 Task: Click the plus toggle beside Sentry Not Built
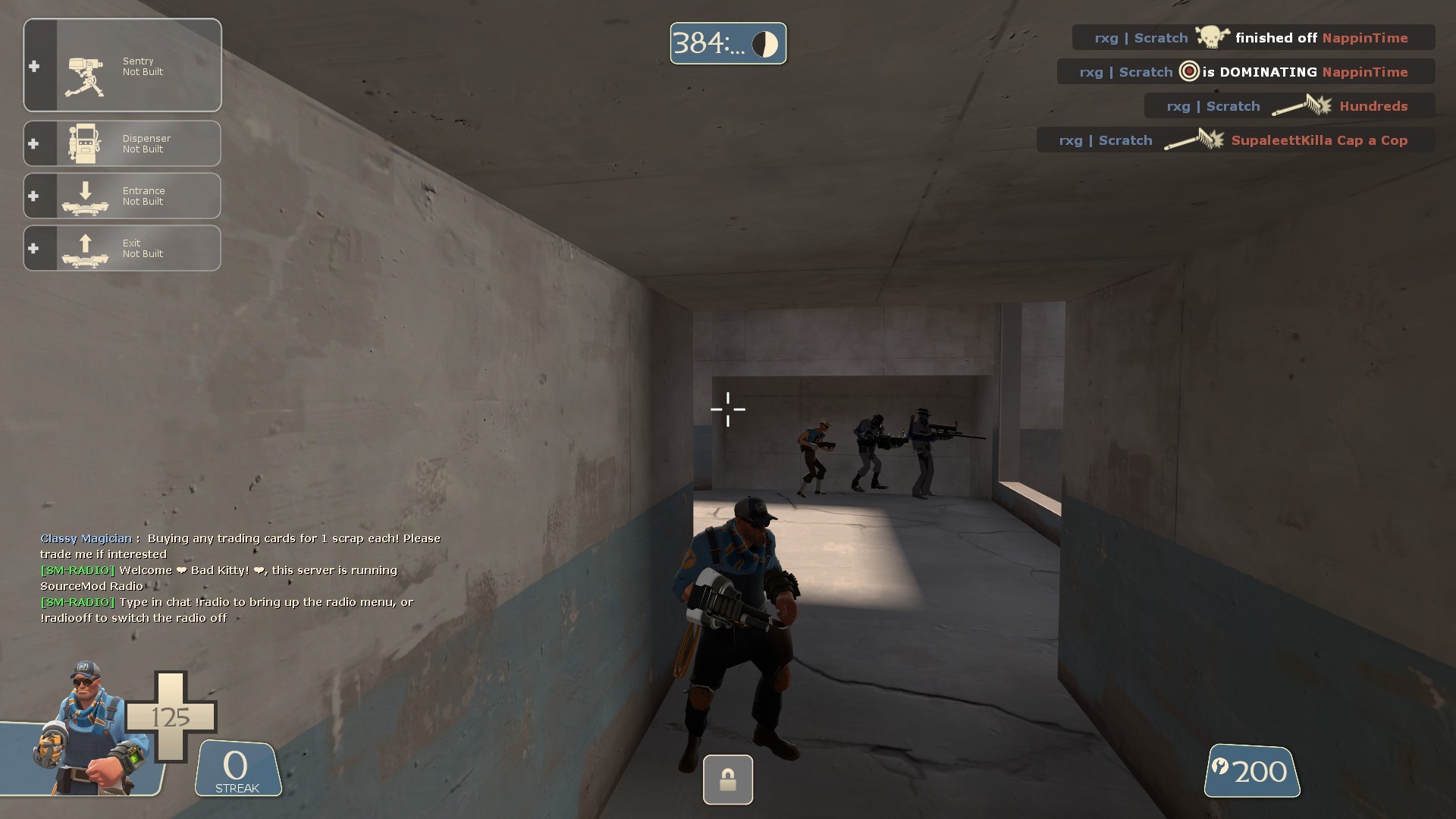(33, 66)
